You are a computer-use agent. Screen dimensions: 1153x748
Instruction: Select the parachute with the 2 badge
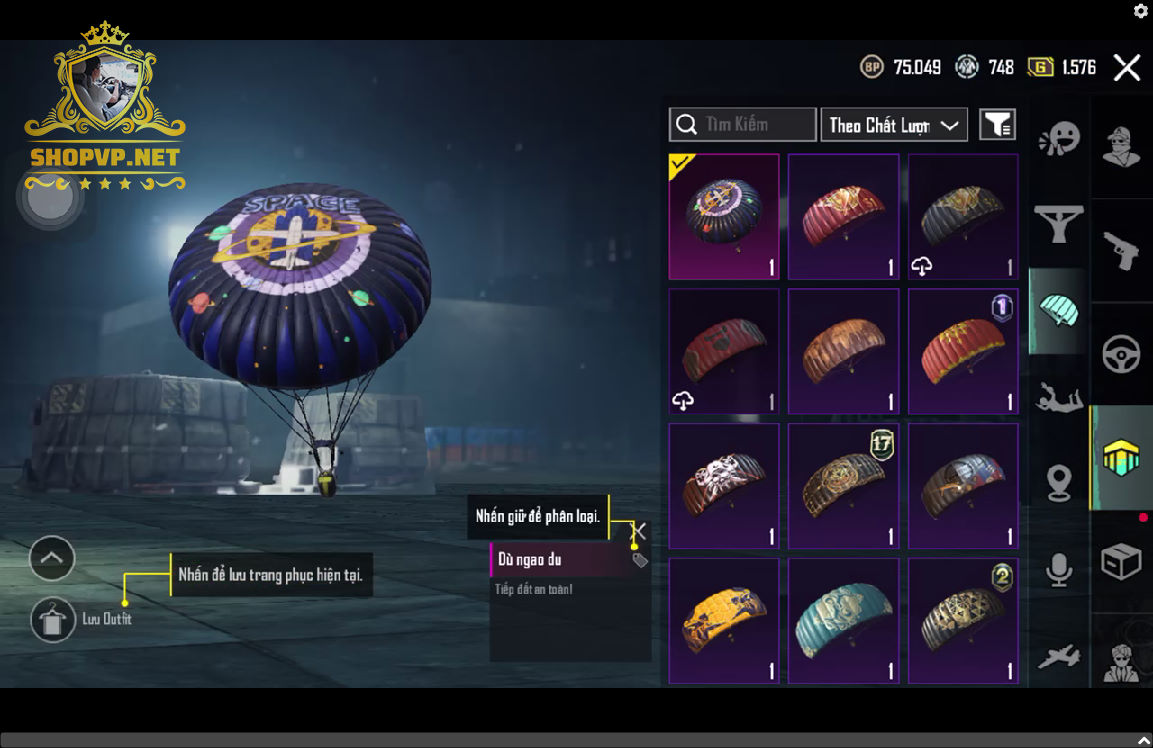point(963,620)
